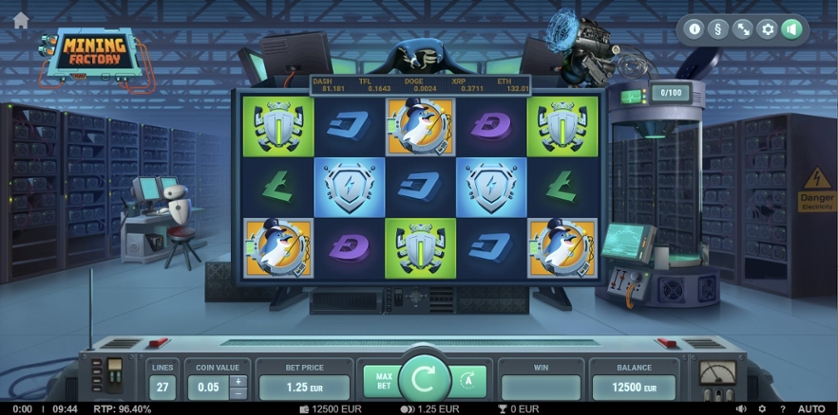Decrease coin value with the minus button
This screenshot has width=838, height=415.
click(x=237, y=393)
